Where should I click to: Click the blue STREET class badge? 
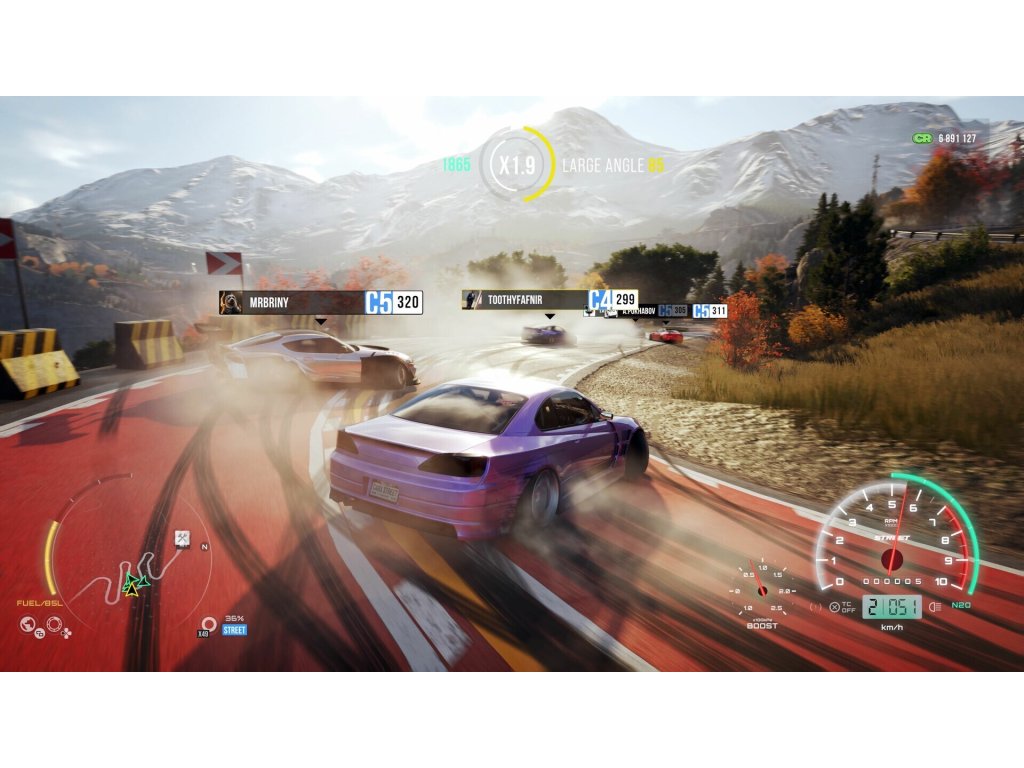click(x=234, y=630)
